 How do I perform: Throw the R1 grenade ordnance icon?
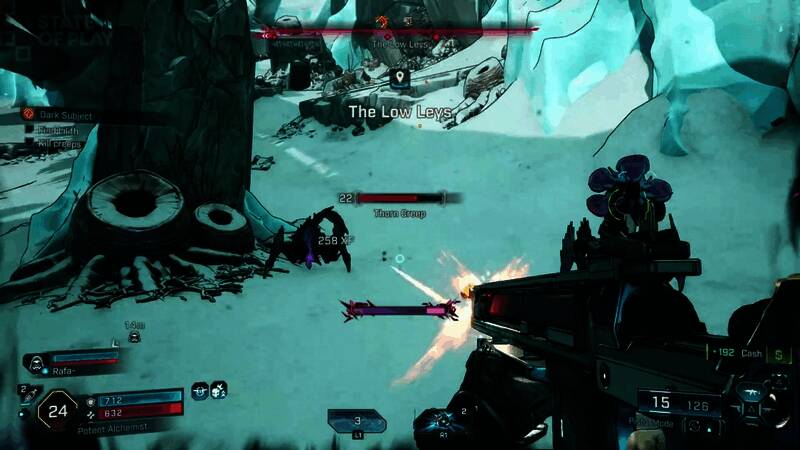pos(443,420)
